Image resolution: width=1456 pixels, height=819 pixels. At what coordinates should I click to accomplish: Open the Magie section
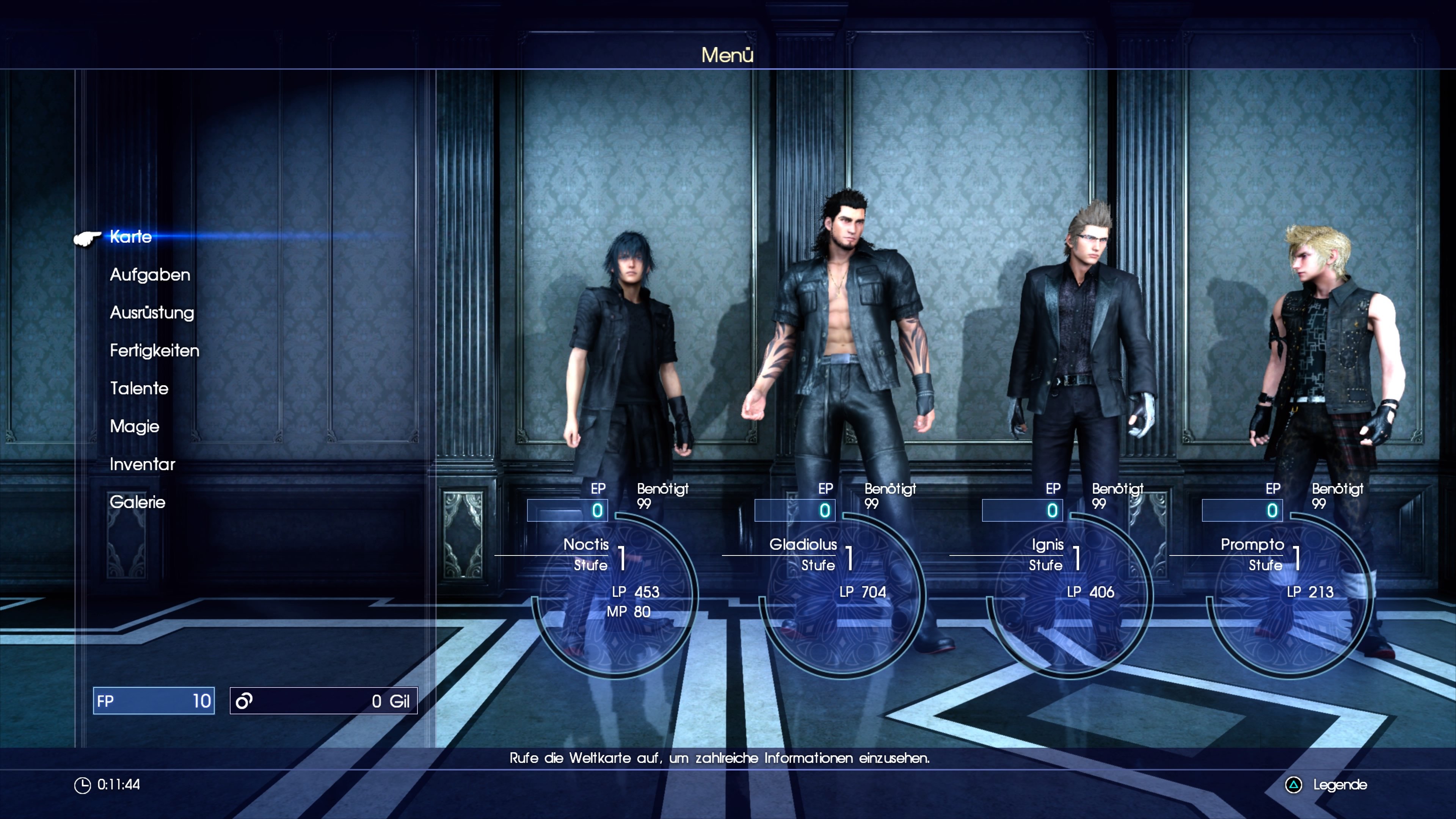pos(134,427)
